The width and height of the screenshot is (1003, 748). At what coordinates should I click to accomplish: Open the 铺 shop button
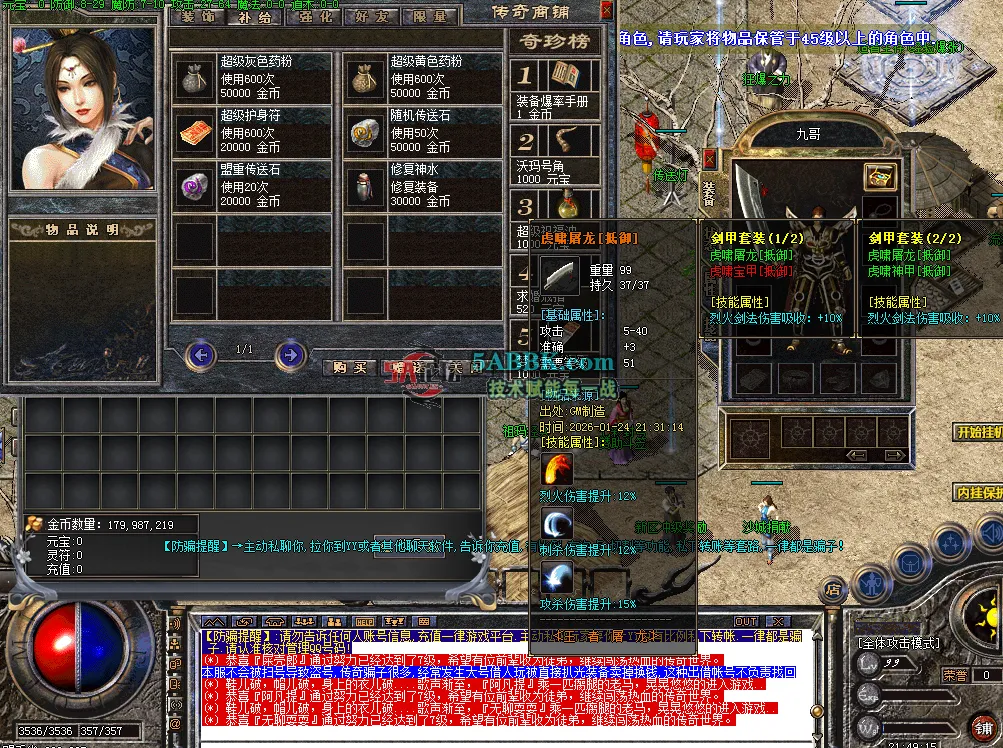coord(985,725)
